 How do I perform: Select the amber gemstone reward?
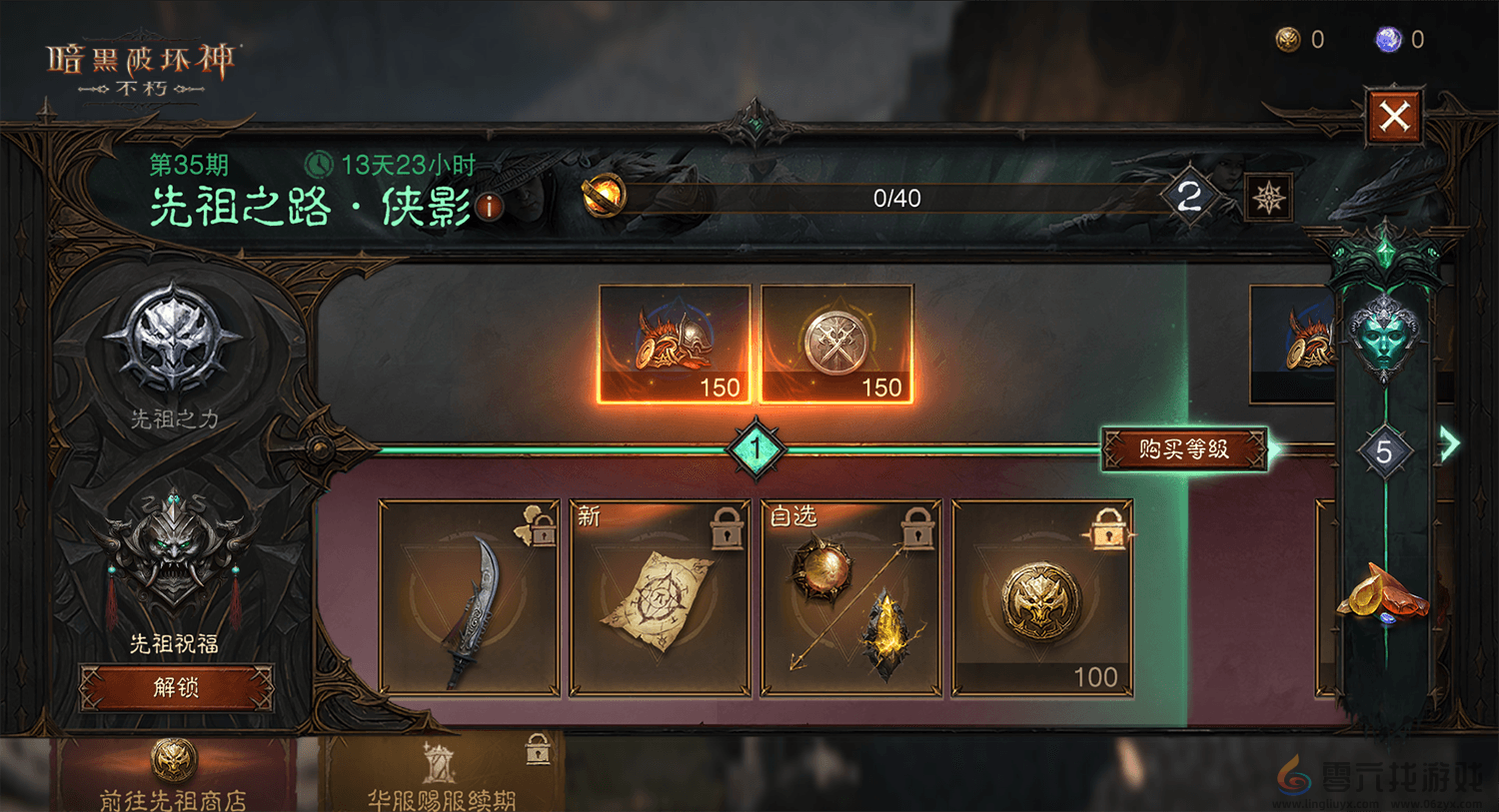(1382, 594)
